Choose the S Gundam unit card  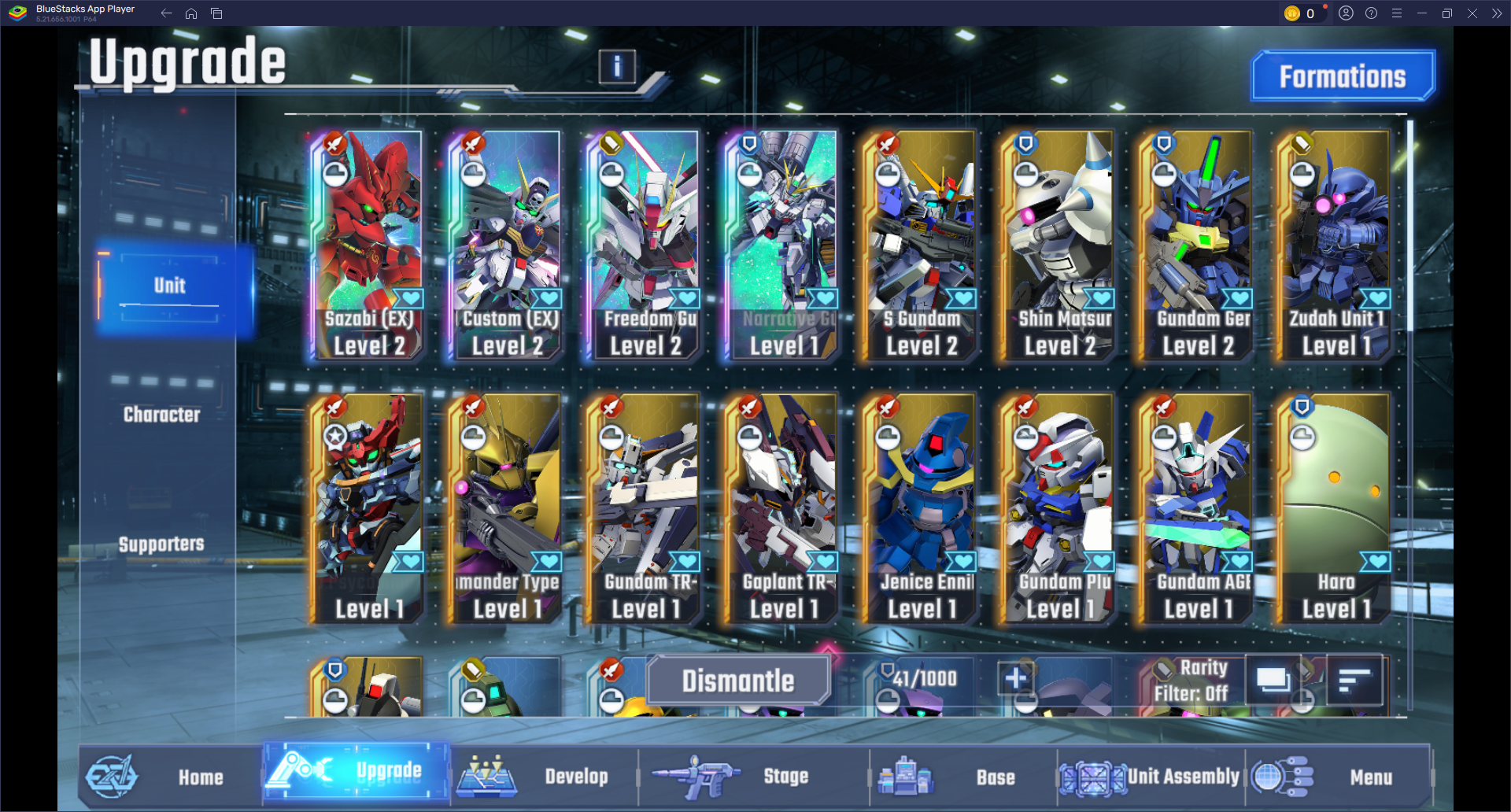[x=921, y=245]
